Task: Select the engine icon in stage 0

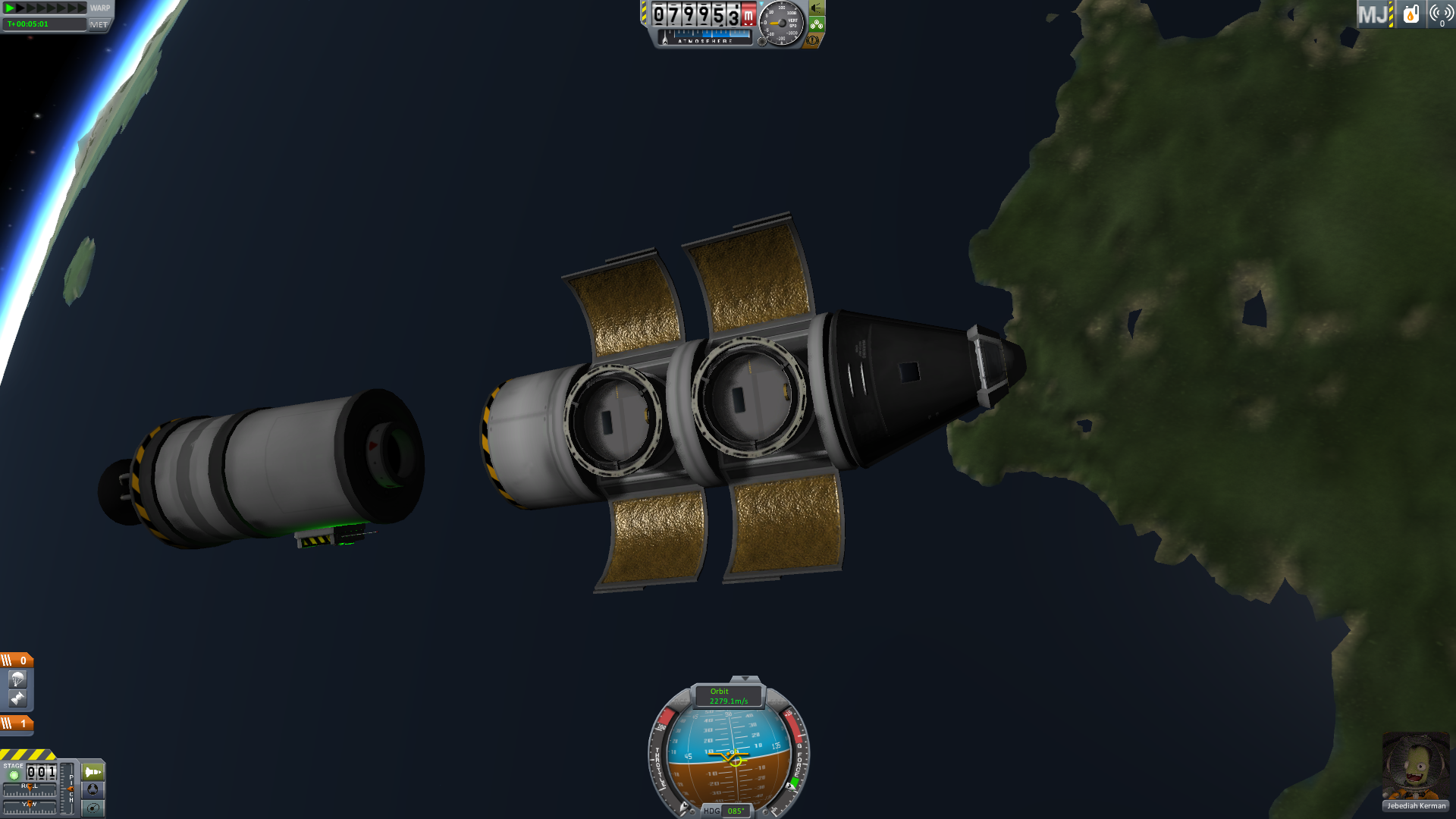Action: tap(17, 698)
